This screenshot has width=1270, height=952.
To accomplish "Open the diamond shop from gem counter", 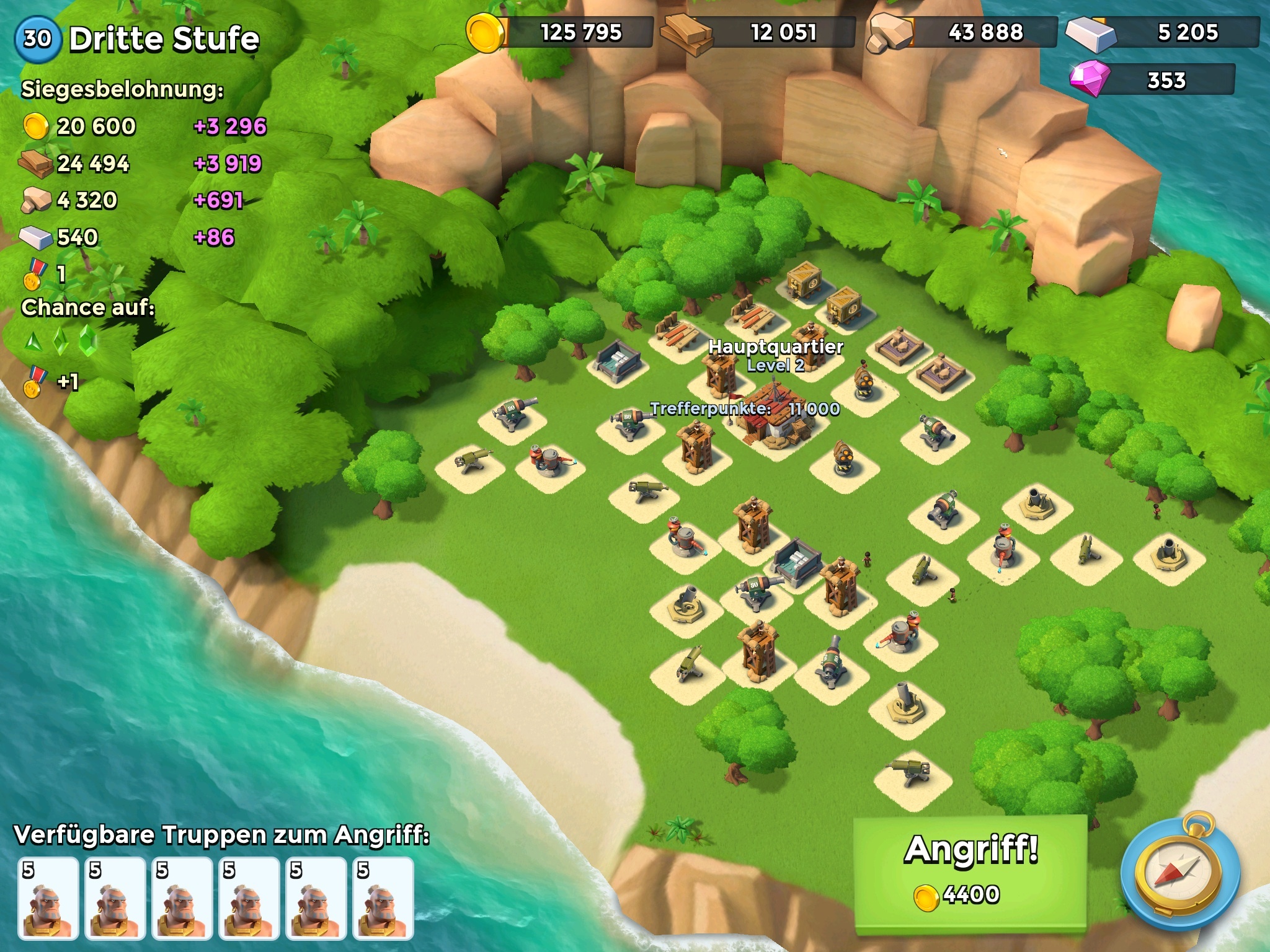I will click(1153, 81).
